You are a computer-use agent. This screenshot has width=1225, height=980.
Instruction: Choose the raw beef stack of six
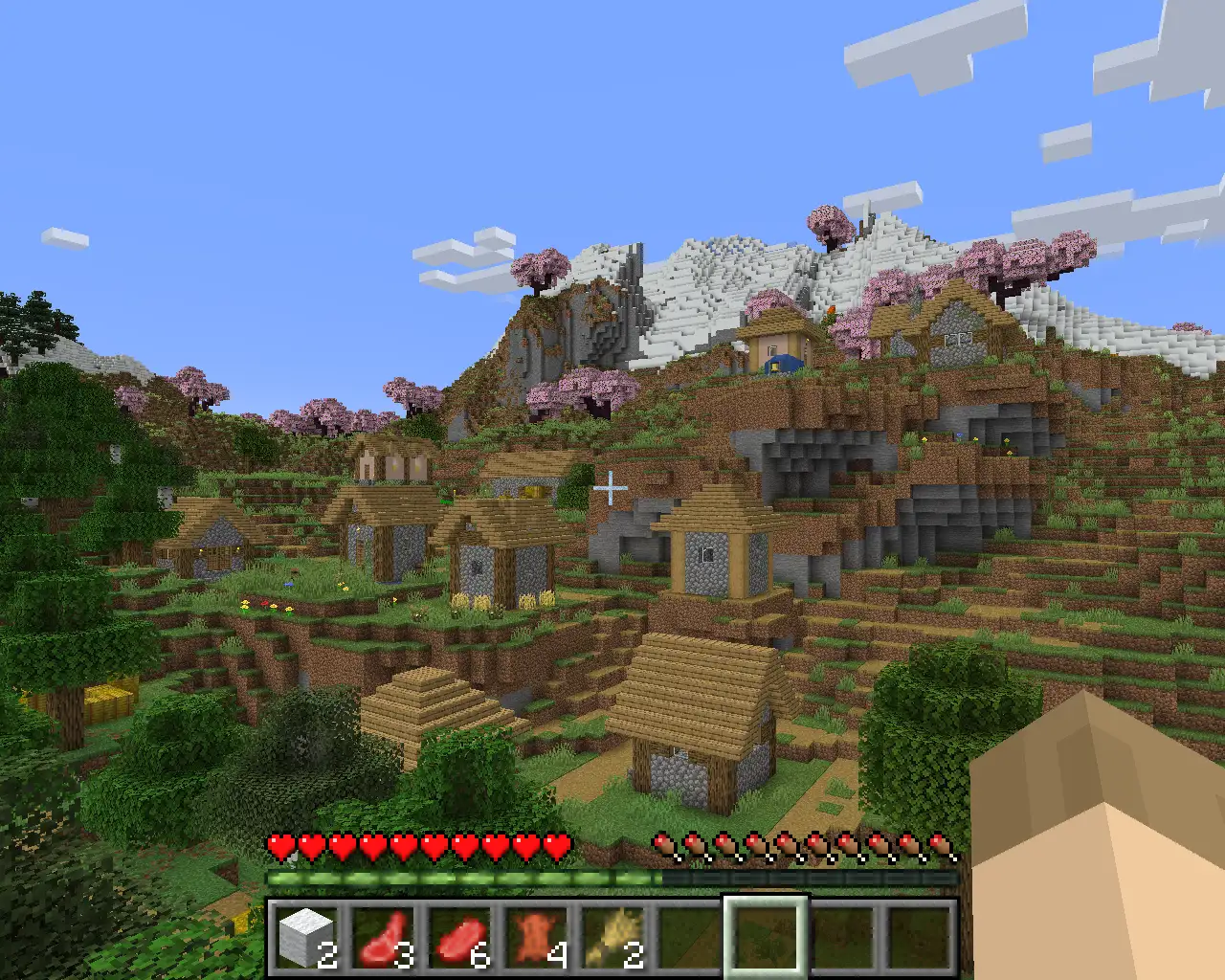(x=459, y=936)
